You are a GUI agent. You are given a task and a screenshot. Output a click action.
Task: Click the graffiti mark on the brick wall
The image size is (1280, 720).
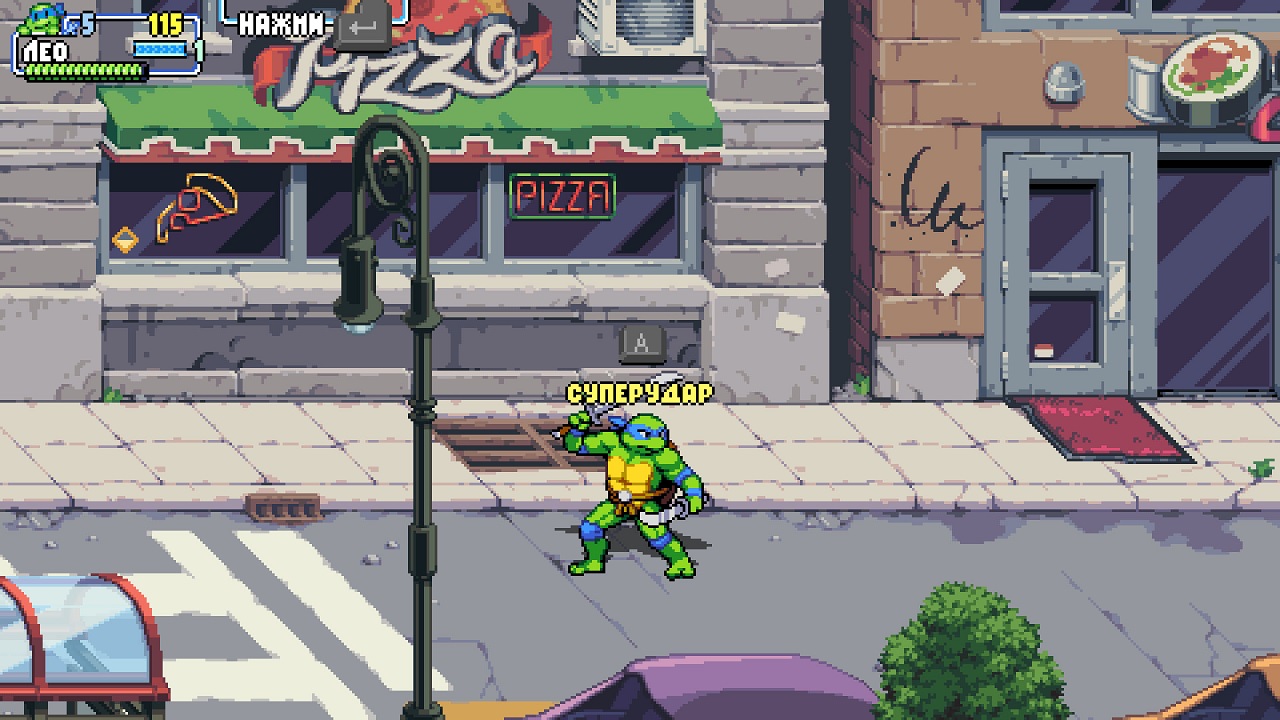[935, 190]
